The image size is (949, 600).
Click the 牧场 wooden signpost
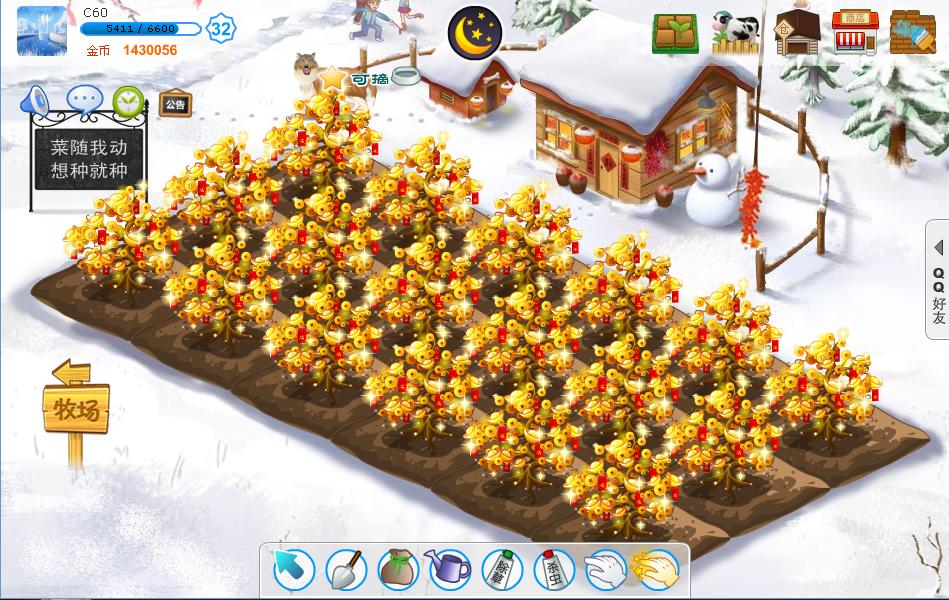75,409
